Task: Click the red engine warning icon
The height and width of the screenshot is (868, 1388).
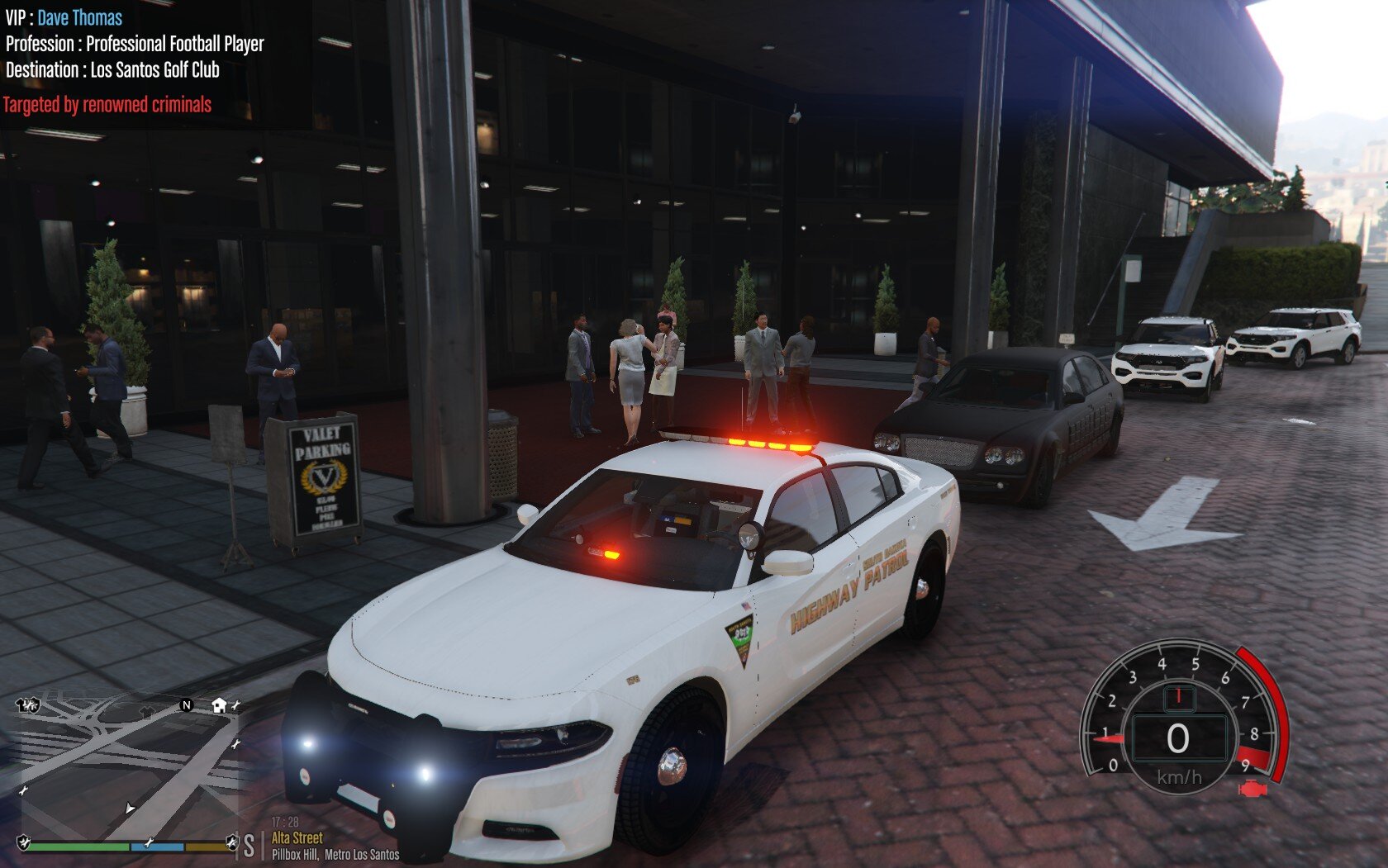Action: pos(1253,789)
